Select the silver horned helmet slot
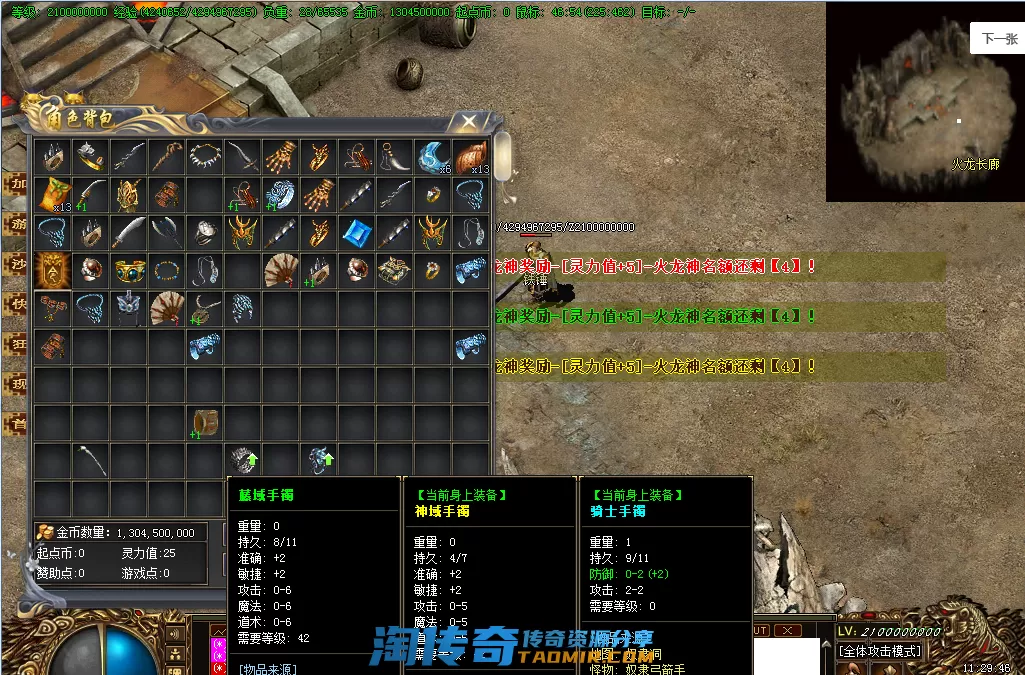 click(129, 307)
